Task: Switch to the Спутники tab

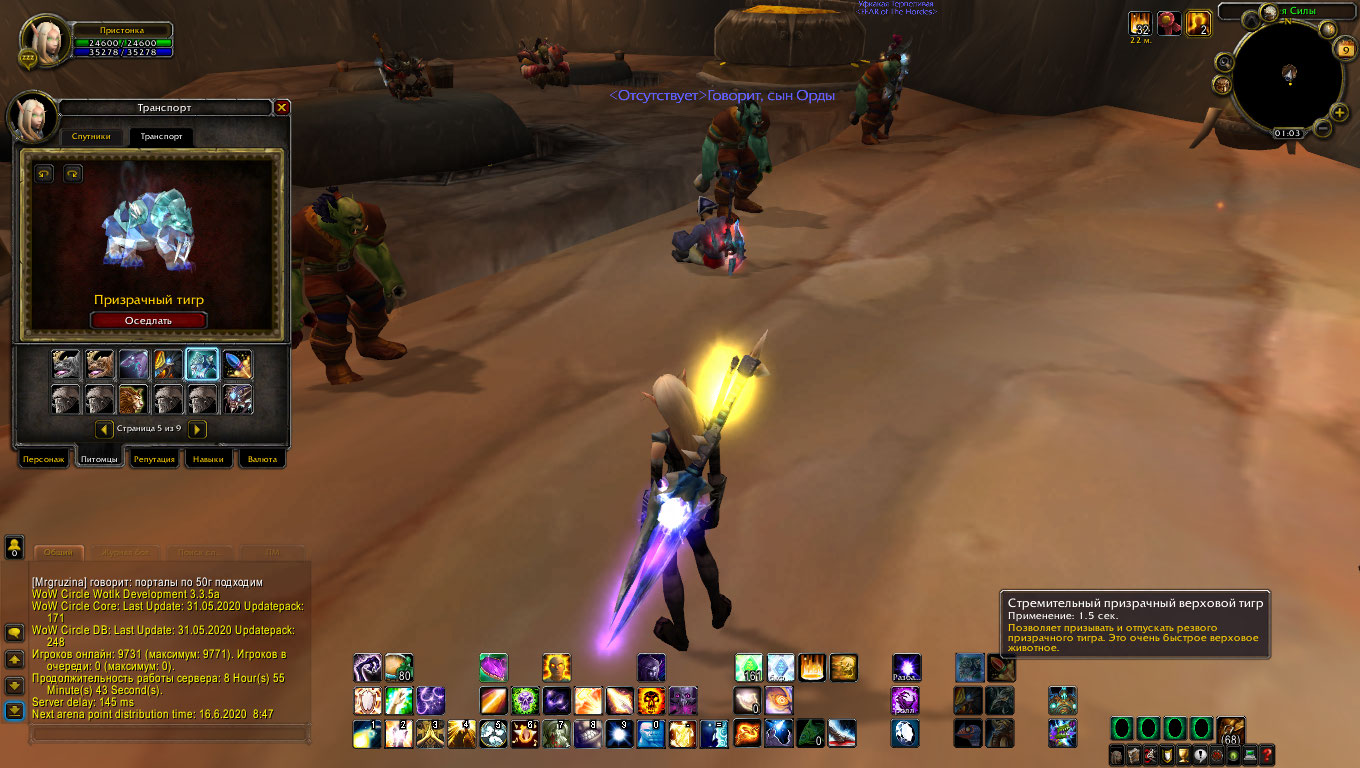Action: [96, 136]
